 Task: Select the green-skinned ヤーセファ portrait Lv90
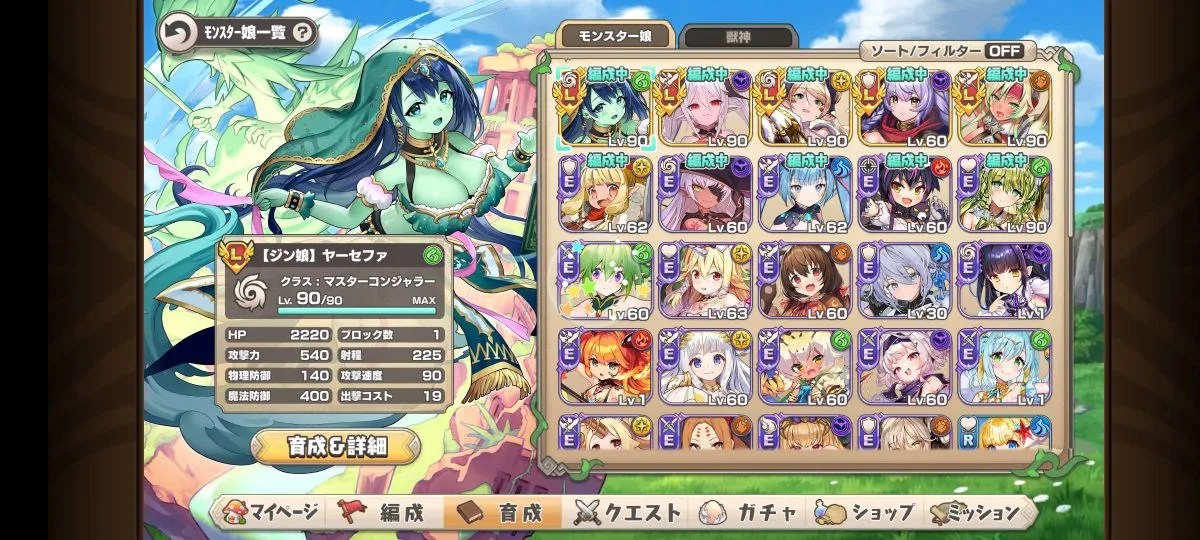[605, 107]
